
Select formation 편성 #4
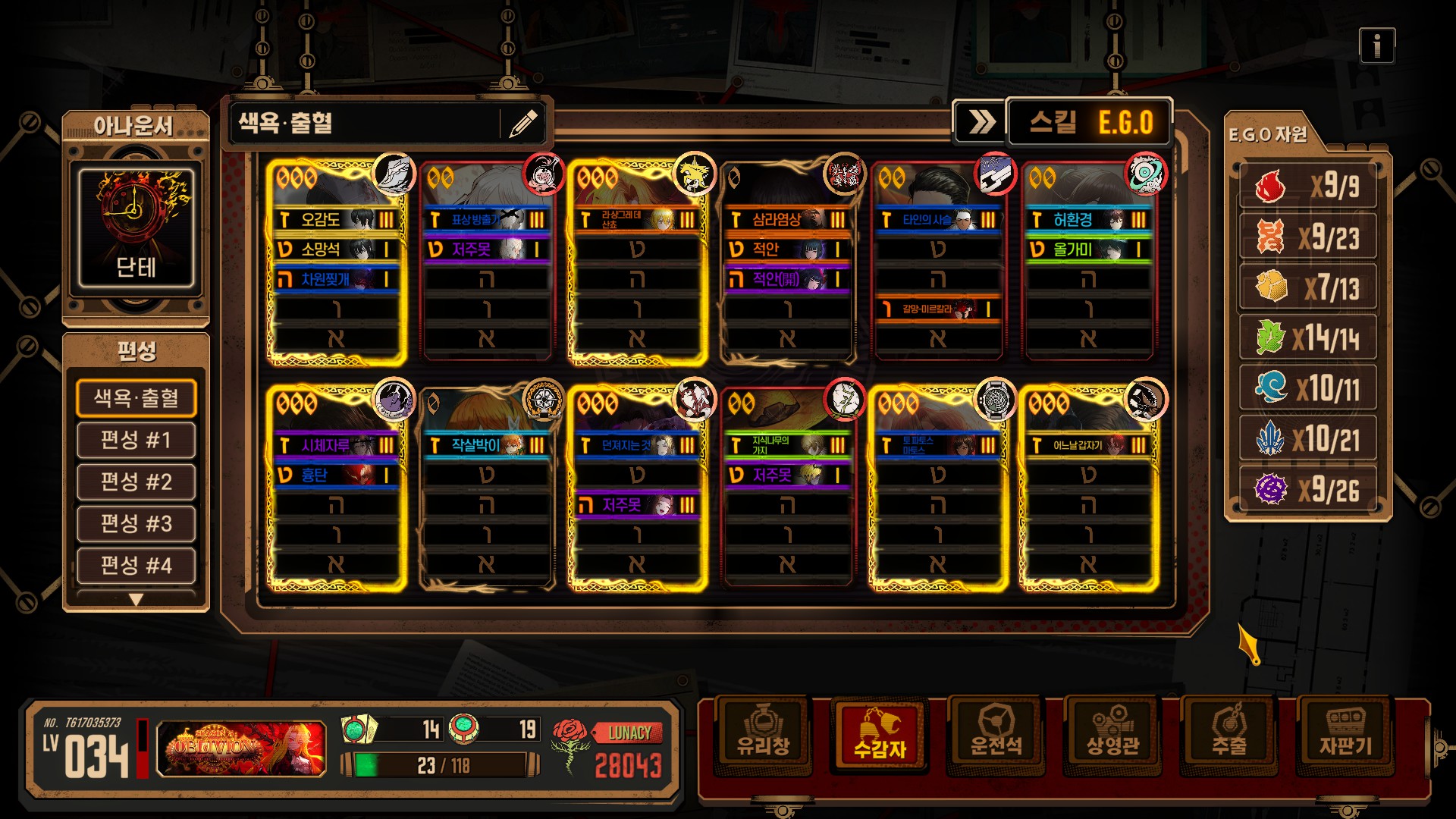tap(136, 565)
